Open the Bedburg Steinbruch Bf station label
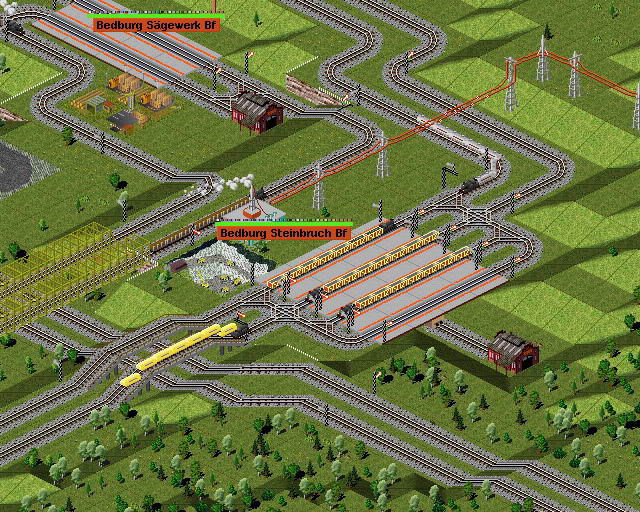Screen dimensions: 640x512 (285, 233)
